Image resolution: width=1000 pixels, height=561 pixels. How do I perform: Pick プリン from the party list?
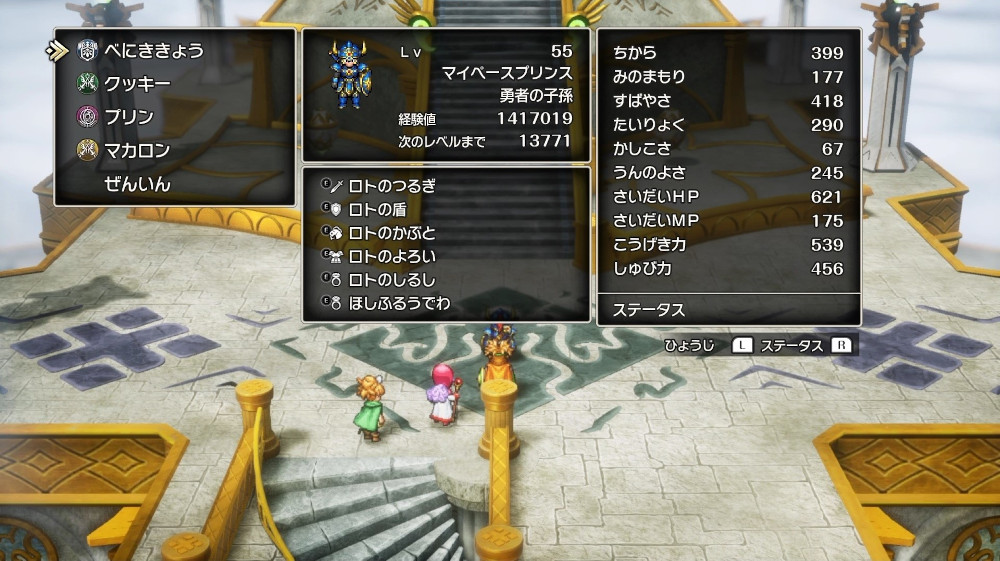(x=129, y=117)
